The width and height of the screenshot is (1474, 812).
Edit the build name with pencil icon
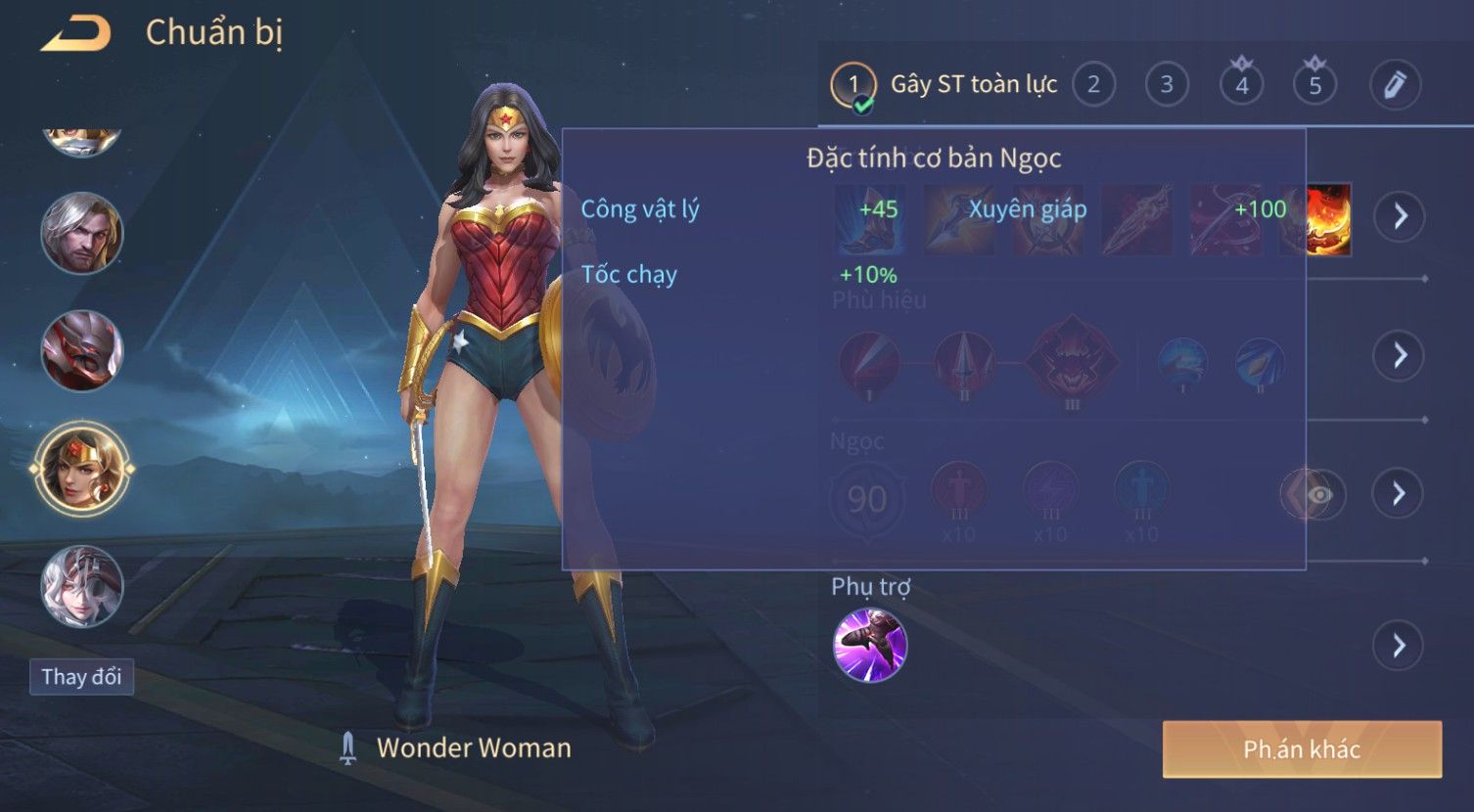[1395, 85]
